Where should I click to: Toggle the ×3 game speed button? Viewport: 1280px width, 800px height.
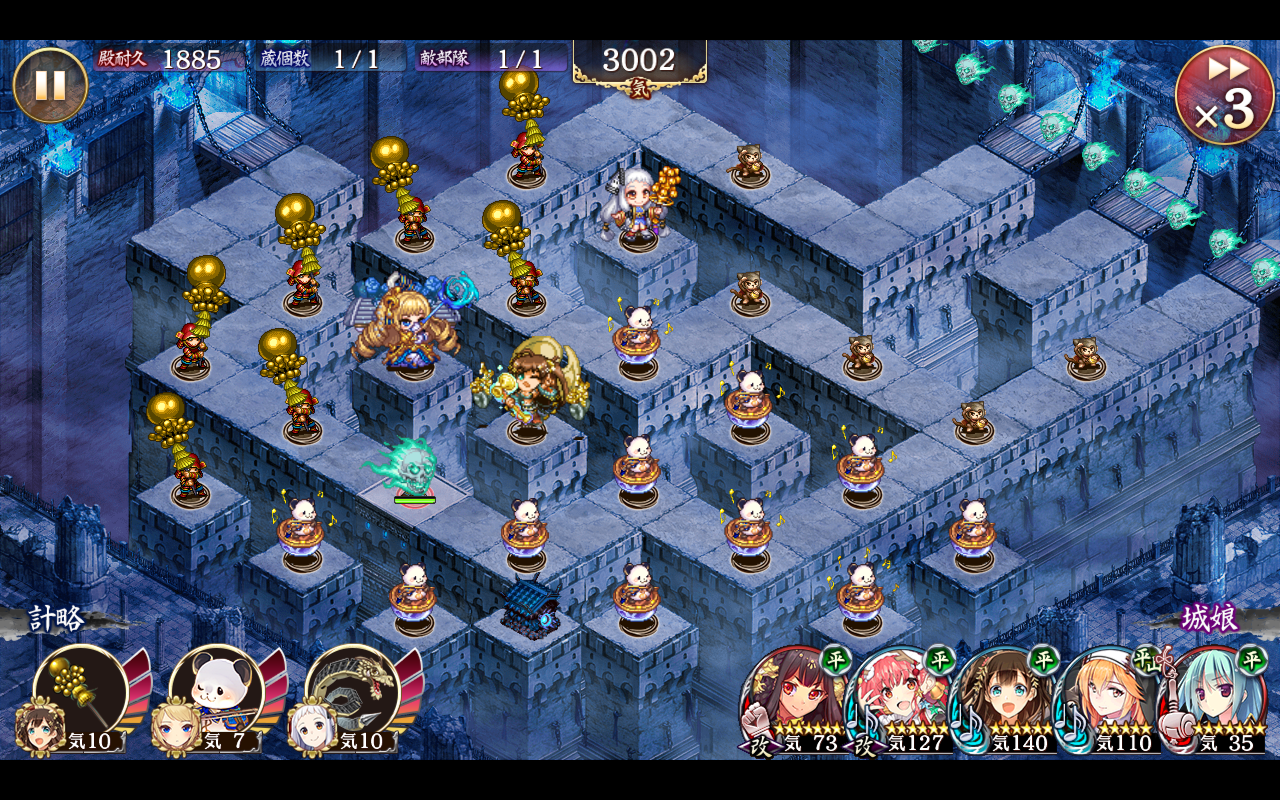pos(1224,96)
